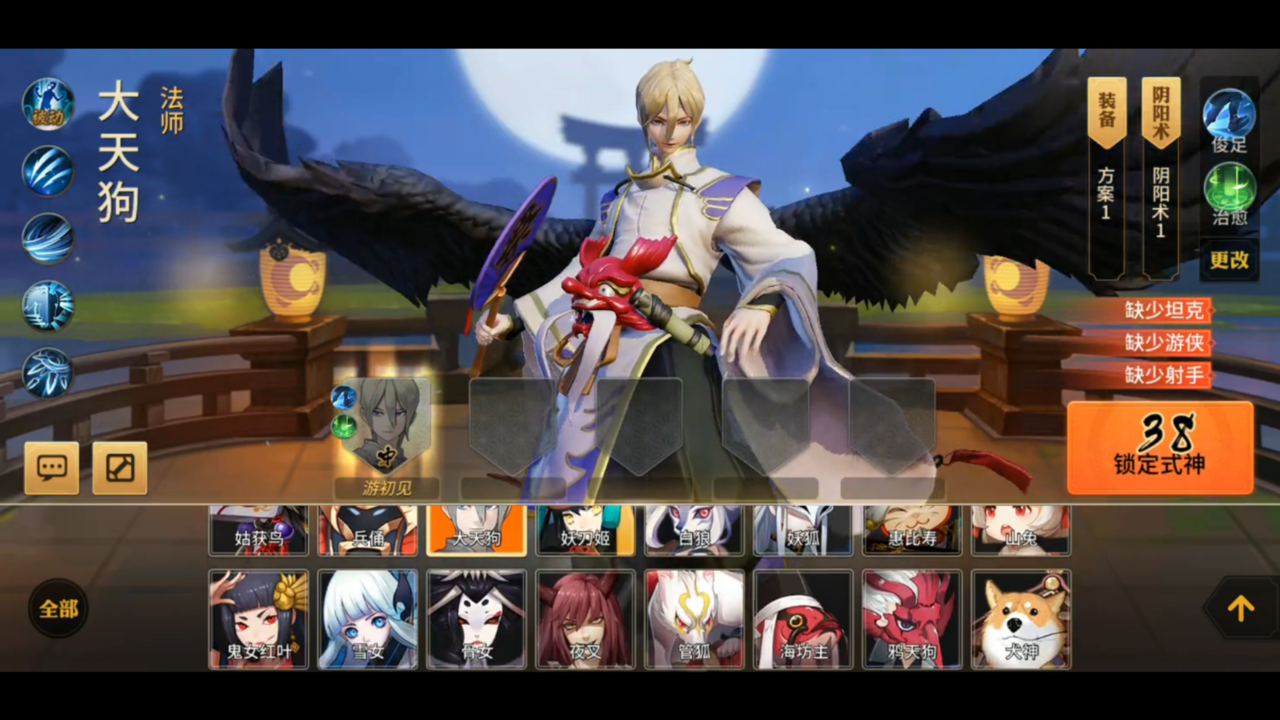Screen dimensions: 1280x720
Task: Select the 犬神 shiba dog portrait
Action: tap(1021, 619)
